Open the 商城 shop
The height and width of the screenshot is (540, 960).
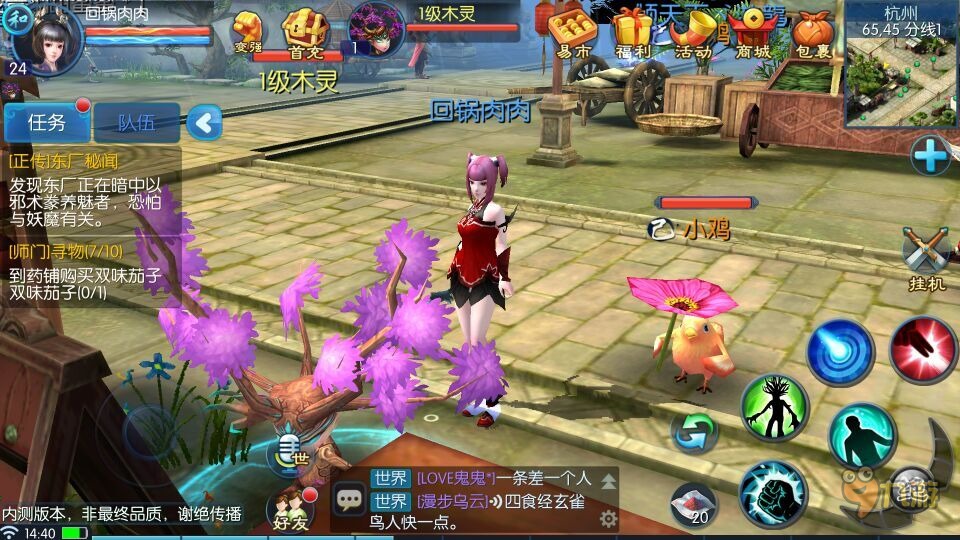click(x=754, y=33)
